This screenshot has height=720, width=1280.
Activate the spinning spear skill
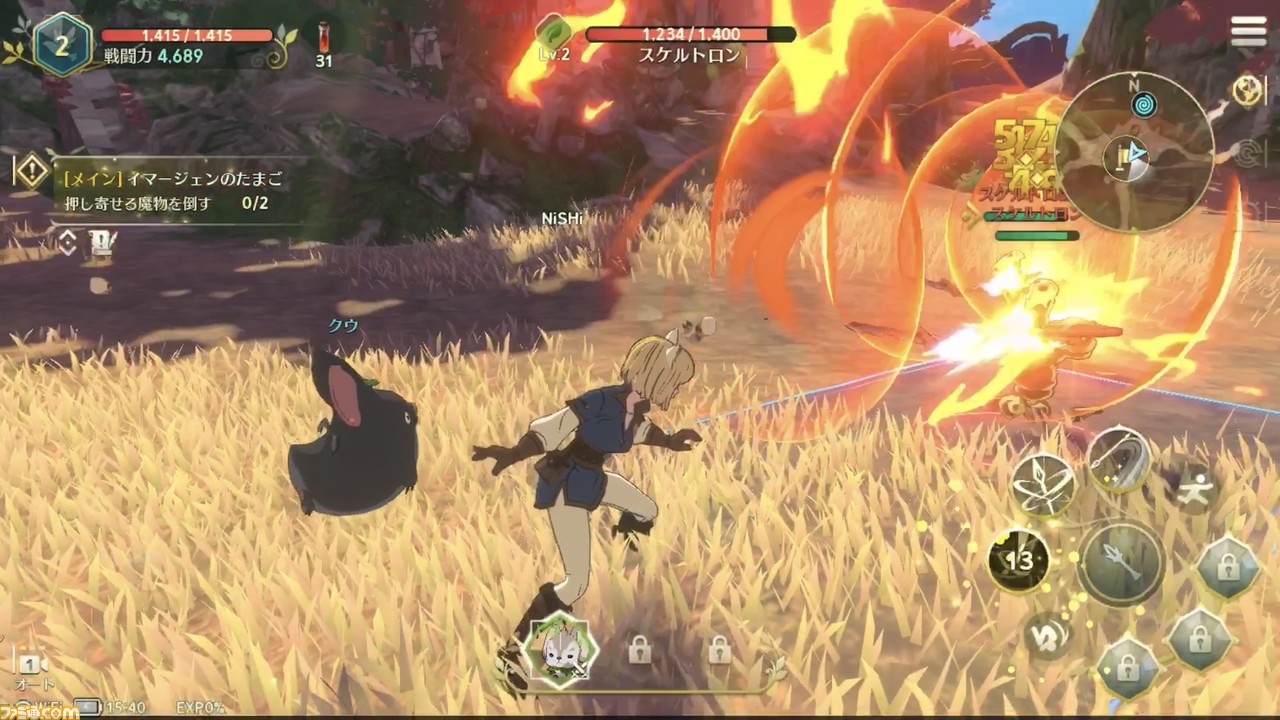coord(1043,487)
